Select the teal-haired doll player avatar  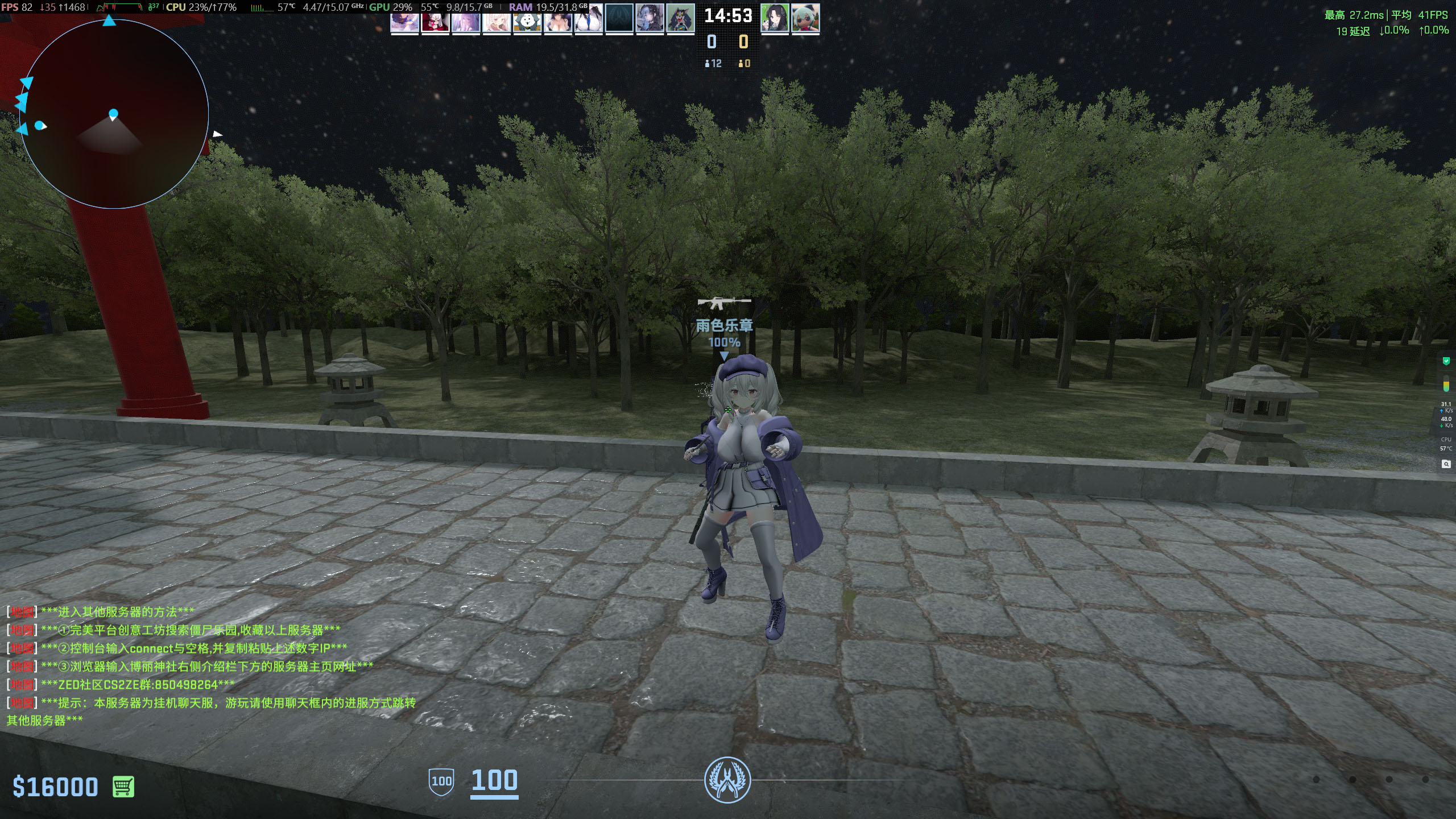(805, 18)
